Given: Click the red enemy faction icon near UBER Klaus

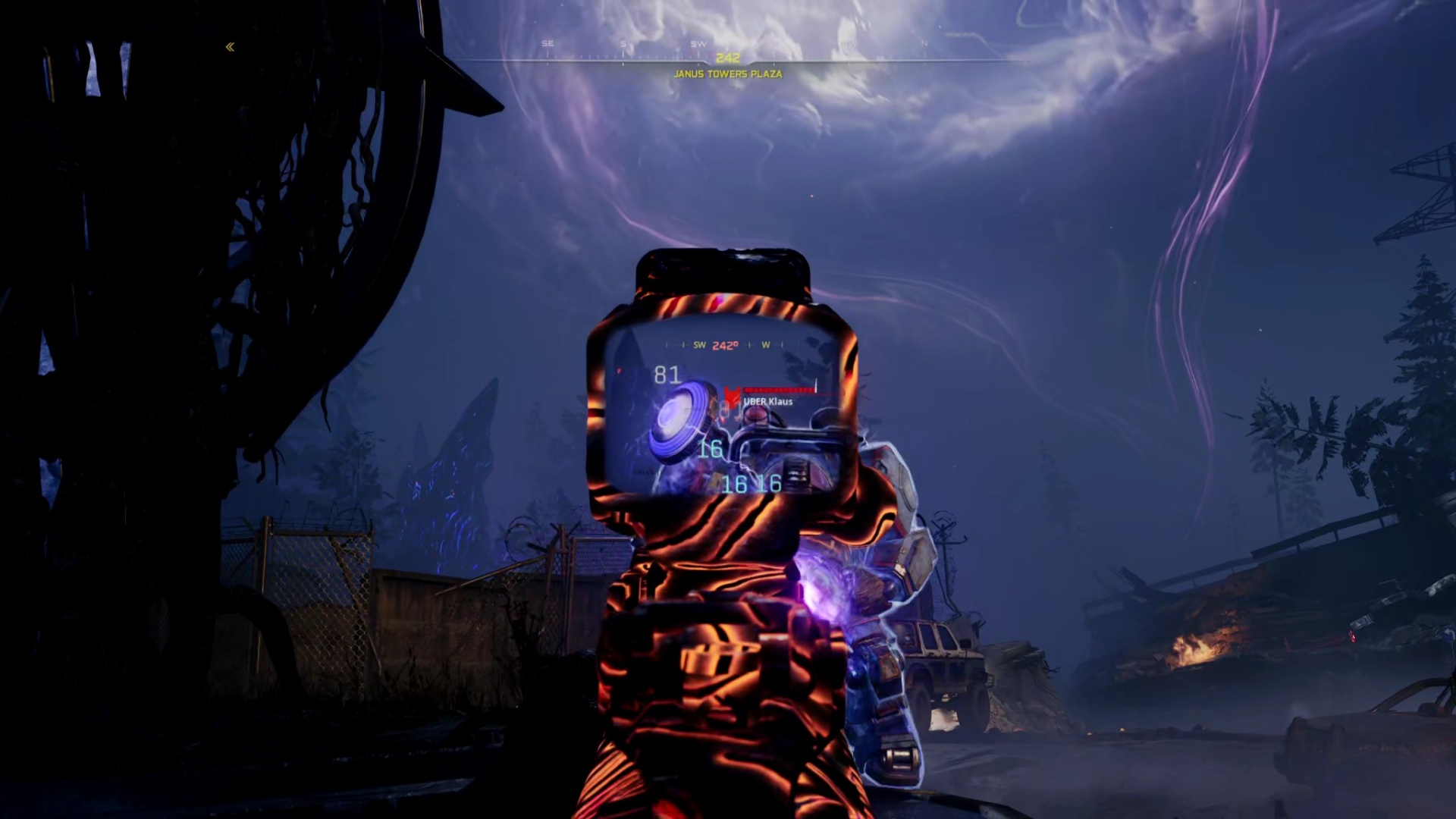Looking at the screenshot, I should click(x=733, y=394).
